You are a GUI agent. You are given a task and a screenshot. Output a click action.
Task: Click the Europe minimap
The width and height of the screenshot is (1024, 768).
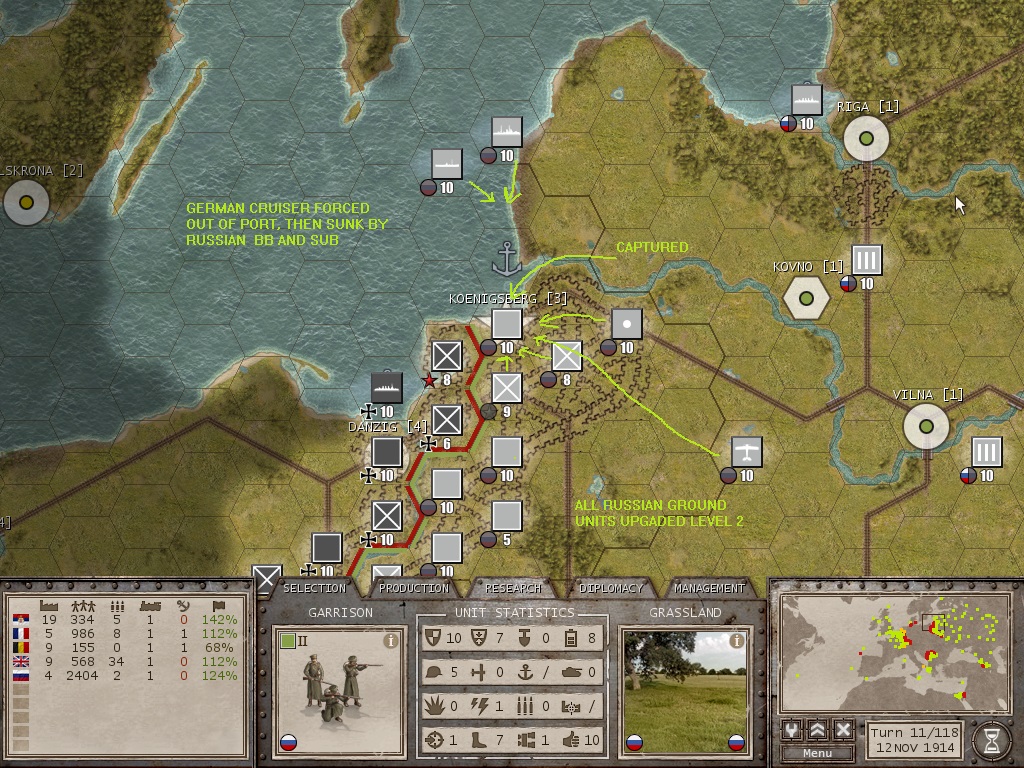pyautogui.click(x=894, y=653)
